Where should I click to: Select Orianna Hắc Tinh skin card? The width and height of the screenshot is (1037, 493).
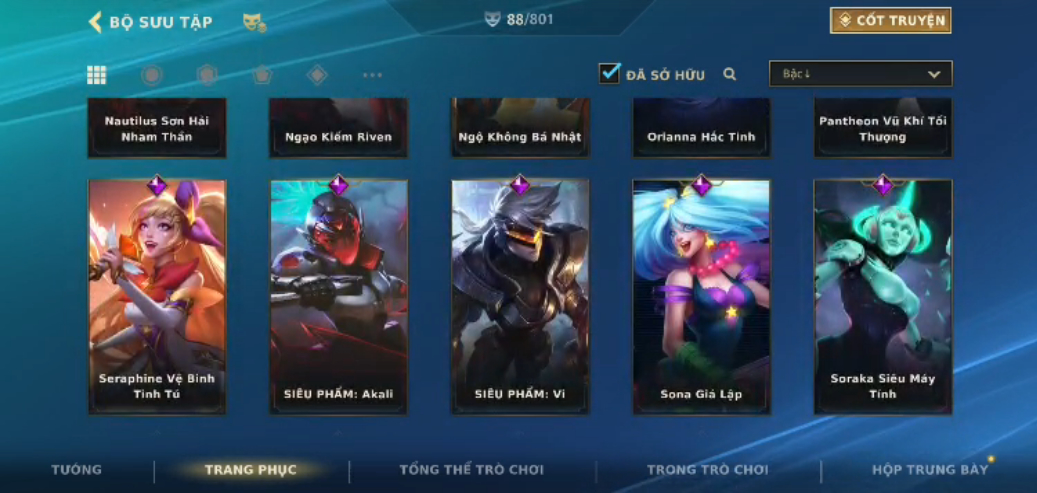coord(701,128)
